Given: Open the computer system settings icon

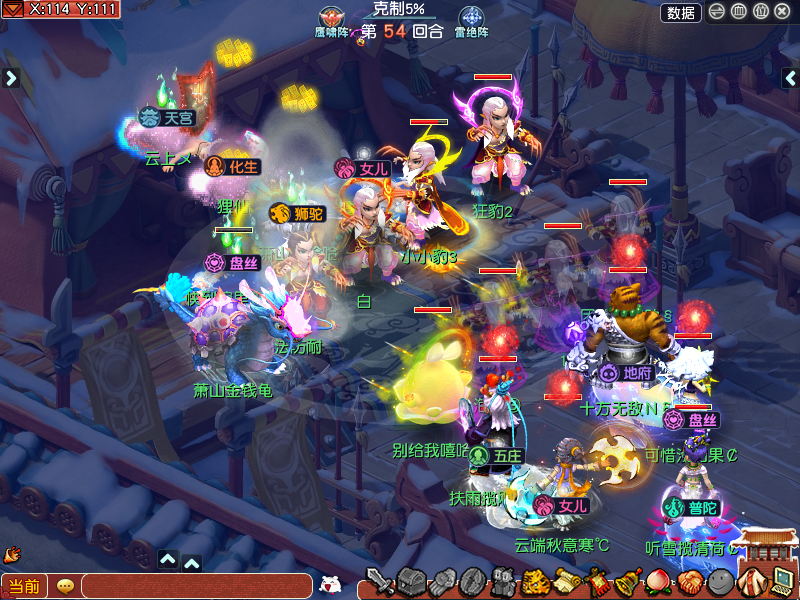Looking at the screenshot, I should [x=783, y=581].
